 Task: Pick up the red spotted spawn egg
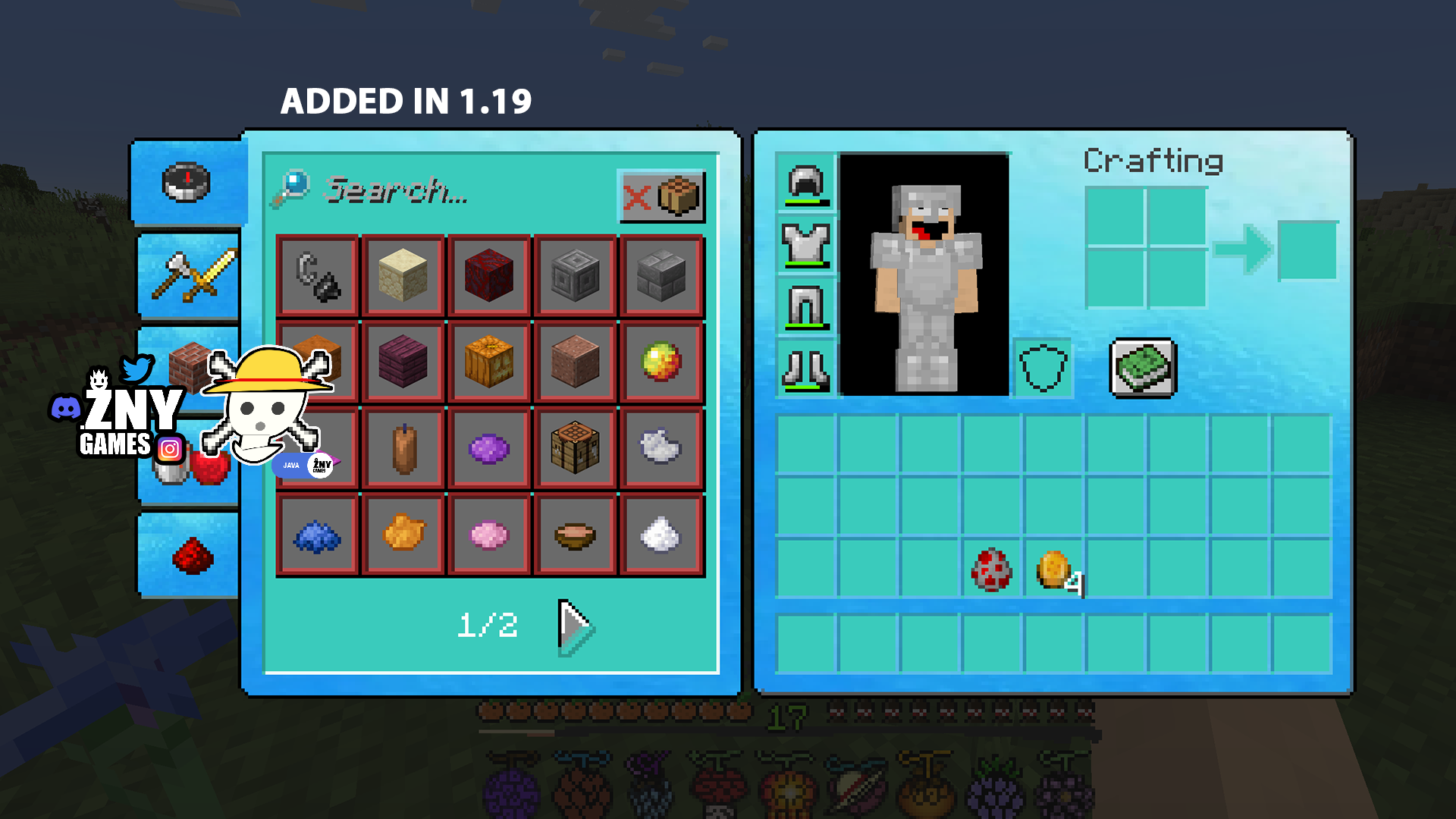pos(991,570)
